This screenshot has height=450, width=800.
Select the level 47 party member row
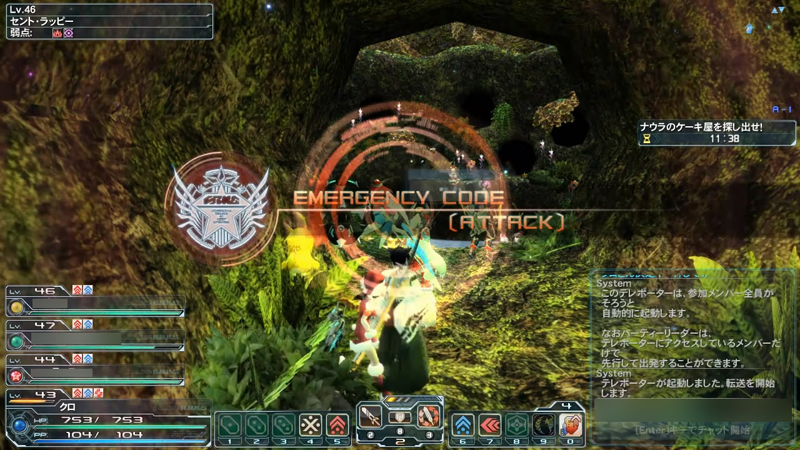pos(95,332)
